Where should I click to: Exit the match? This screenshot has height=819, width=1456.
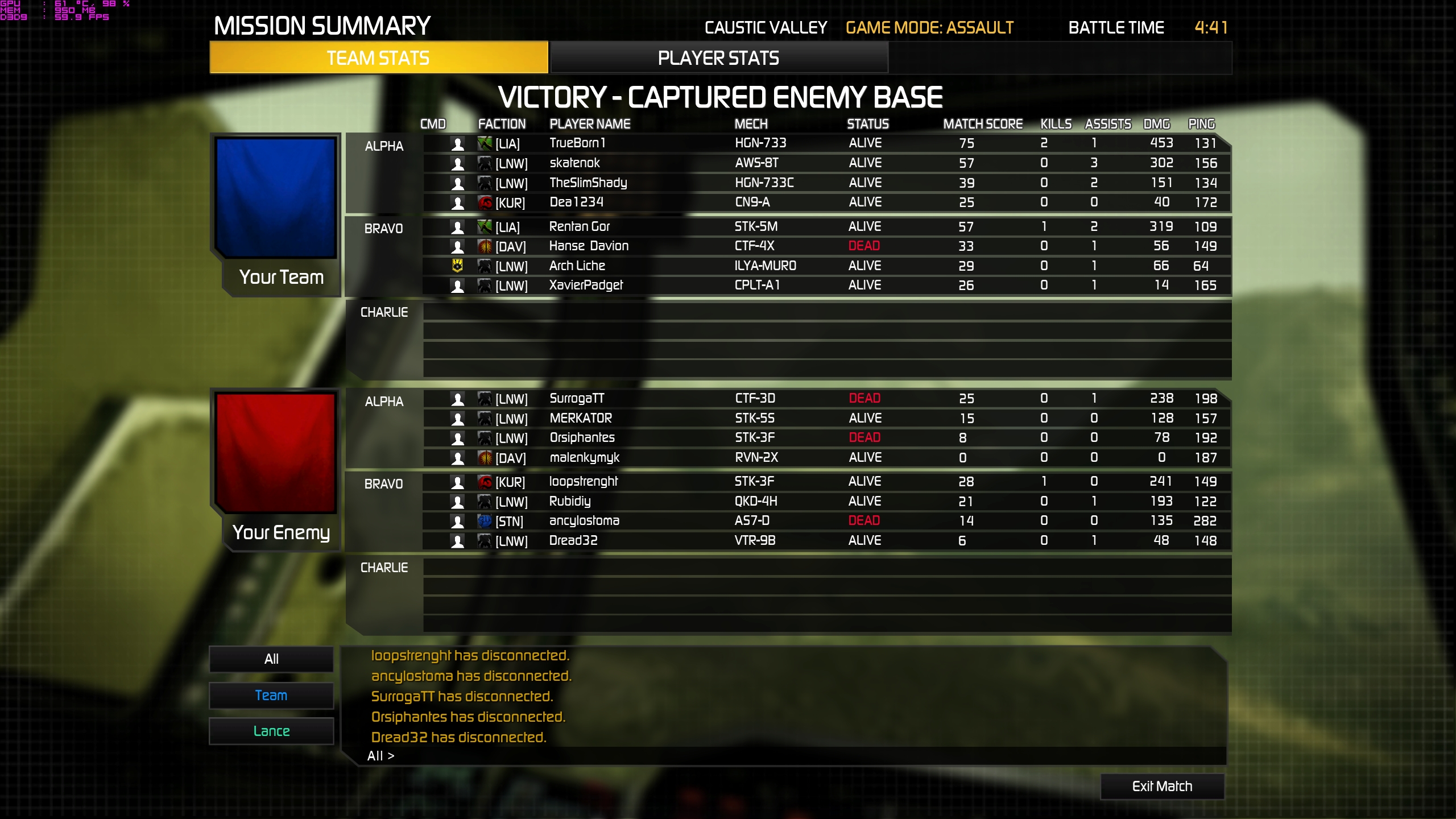coord(1162,786)
